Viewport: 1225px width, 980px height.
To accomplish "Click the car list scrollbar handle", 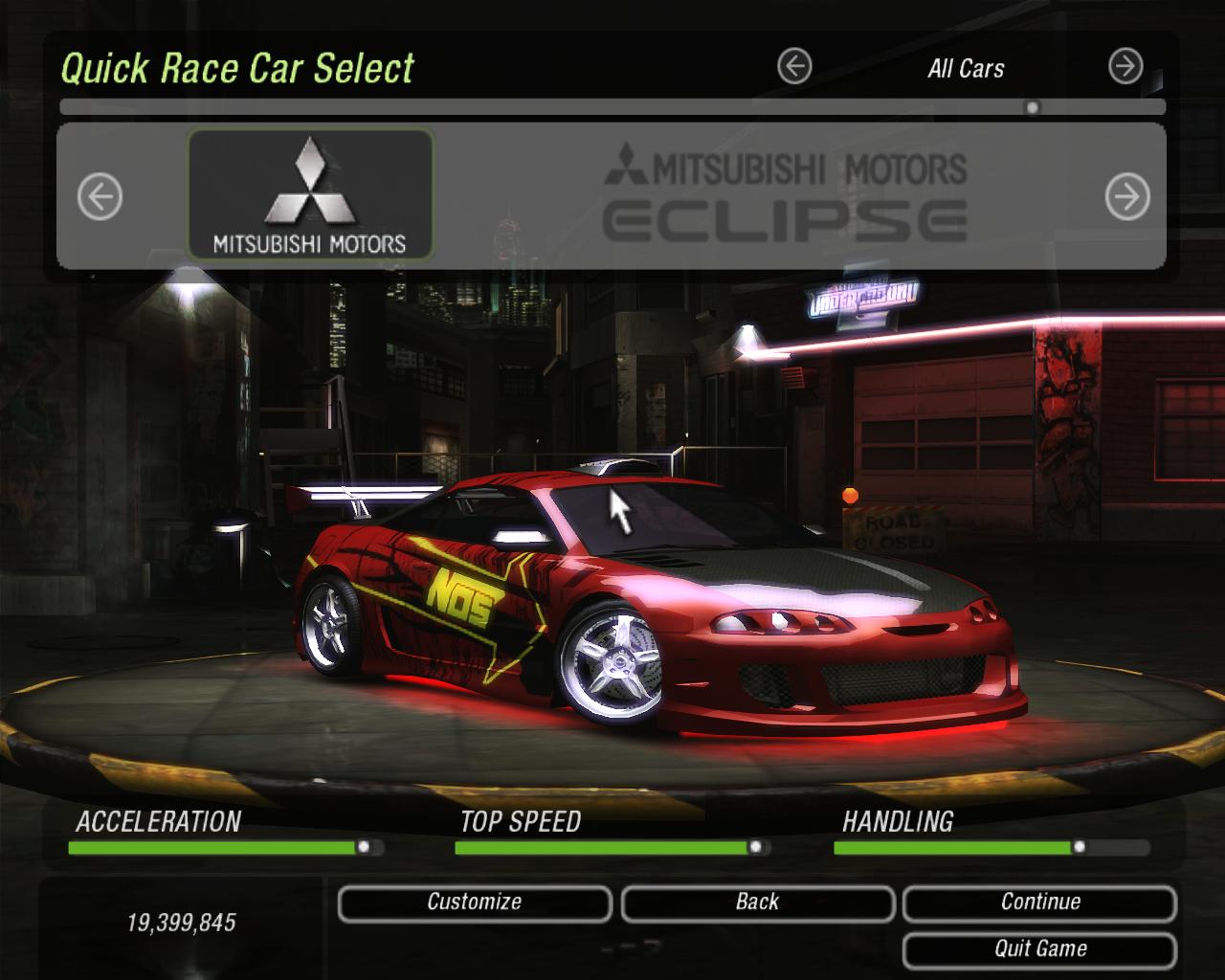I will point(1032,108).
